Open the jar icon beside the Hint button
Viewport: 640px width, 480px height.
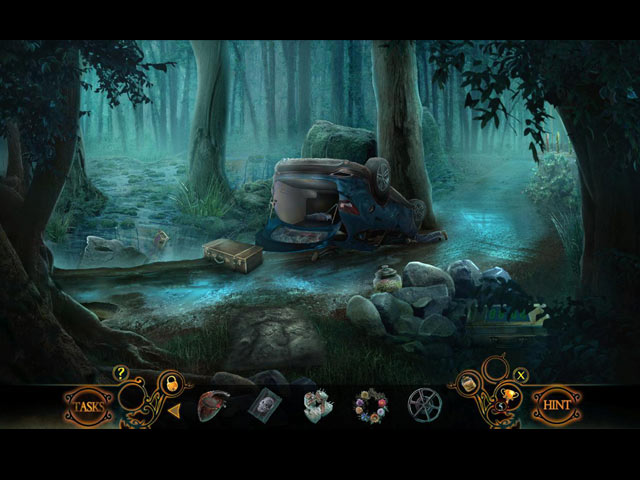pyautogui.click(x=468, y=382)
